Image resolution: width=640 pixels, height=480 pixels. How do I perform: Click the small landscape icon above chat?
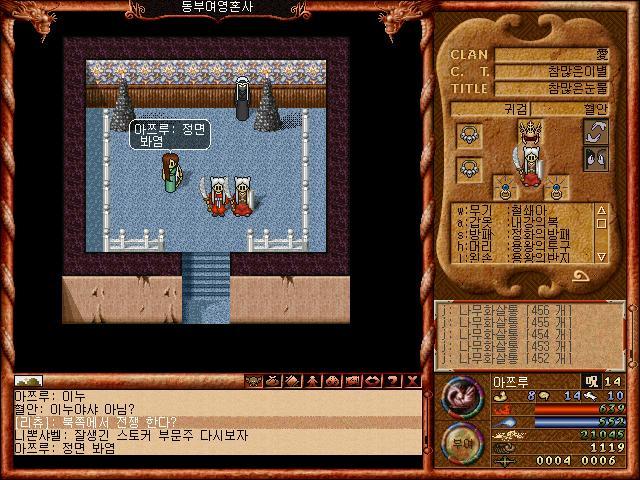click(29, 381)
